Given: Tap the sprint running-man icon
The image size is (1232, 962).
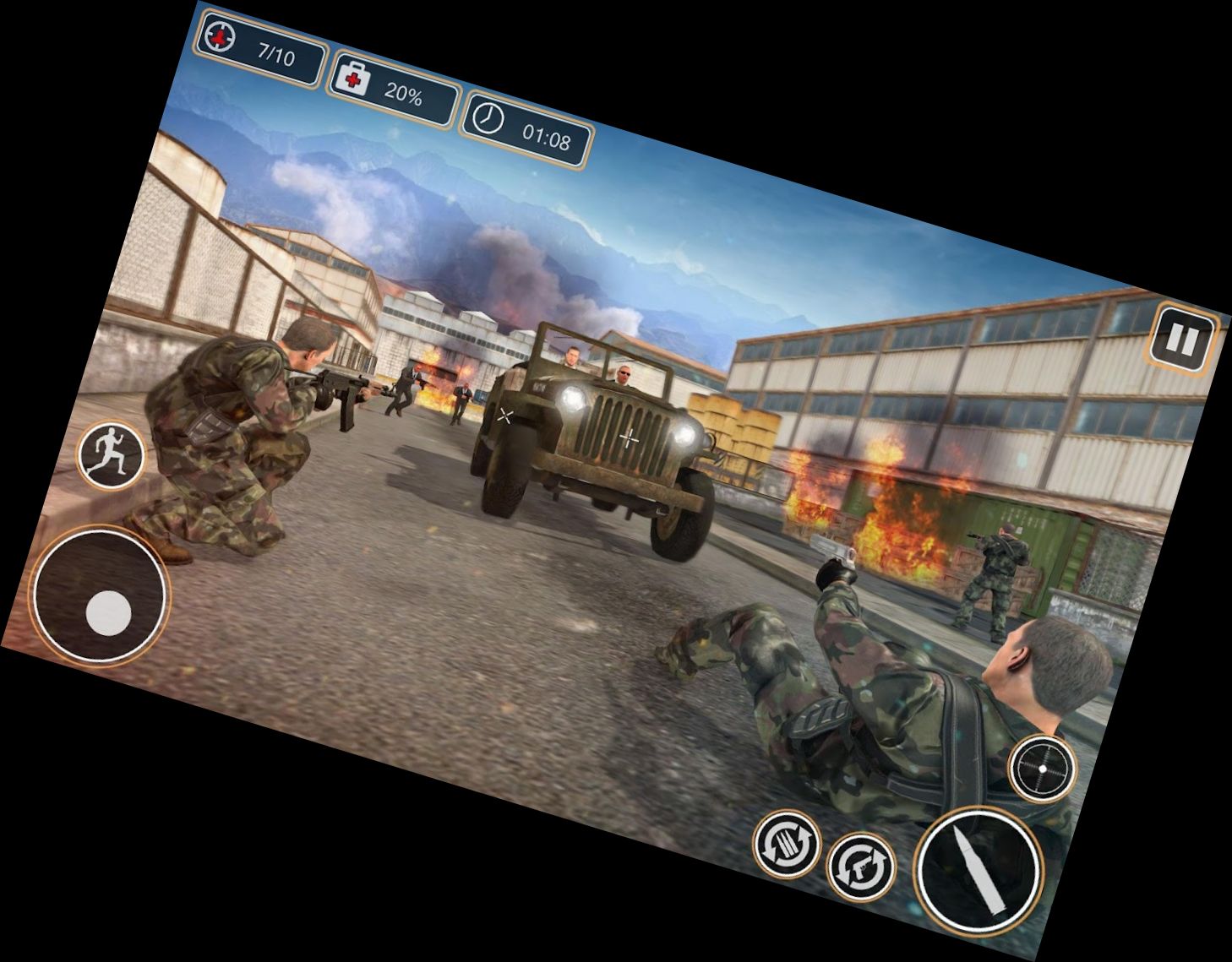Looking at the screenshot, I should [x=112, y=452].
